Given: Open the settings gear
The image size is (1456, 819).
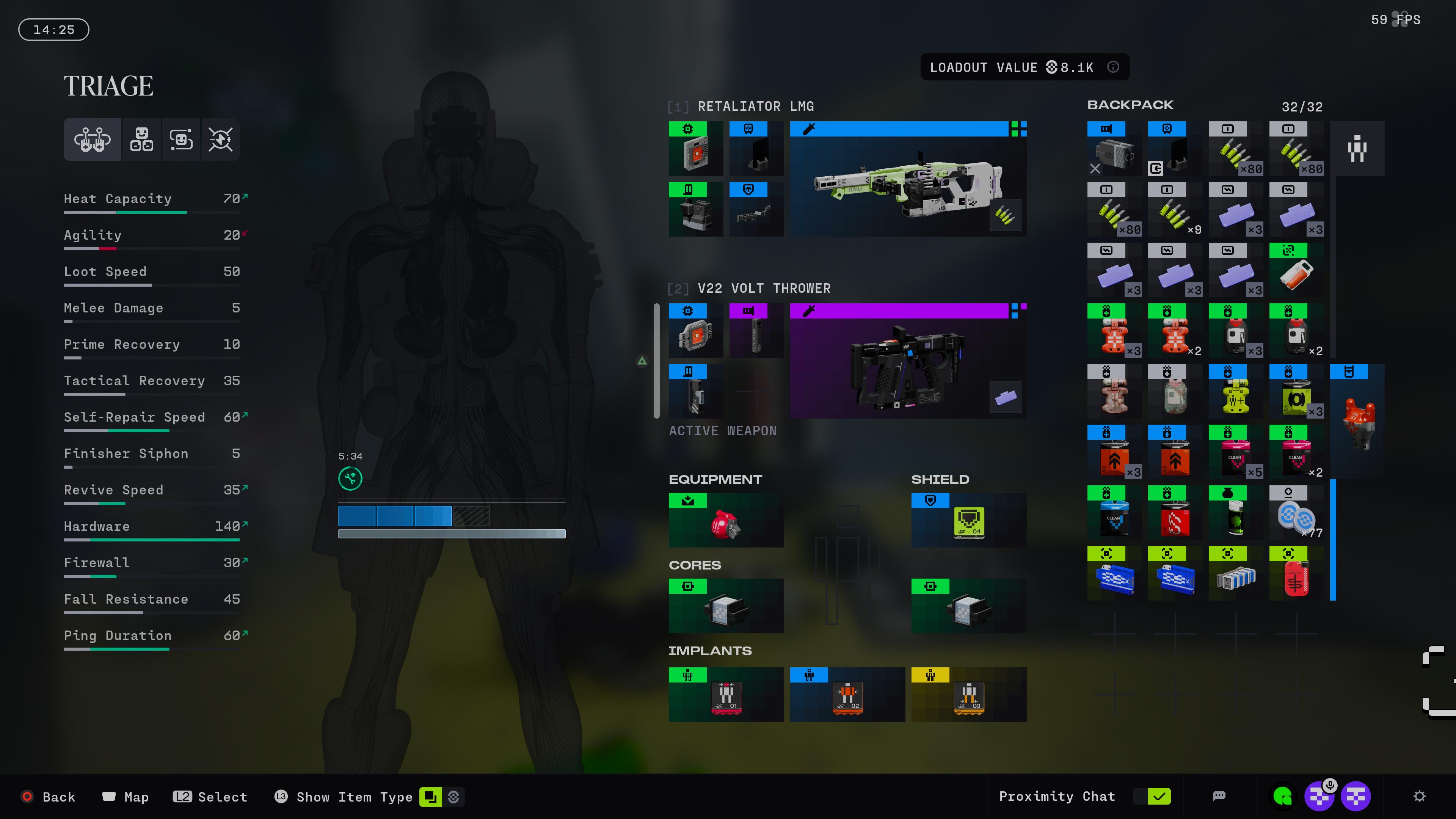Looking at the screenshot, I should [x=1419, y=796].
